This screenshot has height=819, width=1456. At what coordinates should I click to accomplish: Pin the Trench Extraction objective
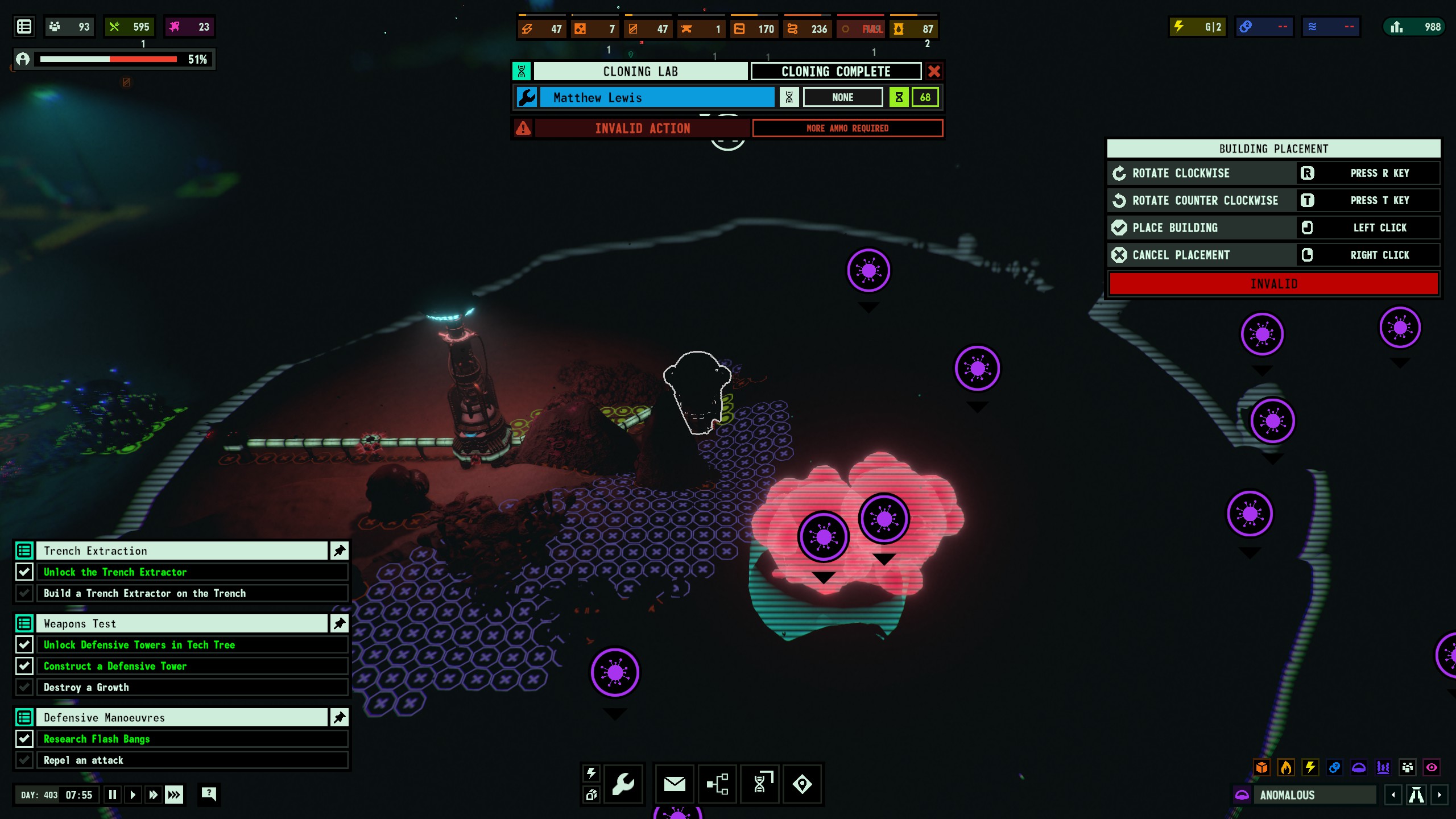pos(340,551)
